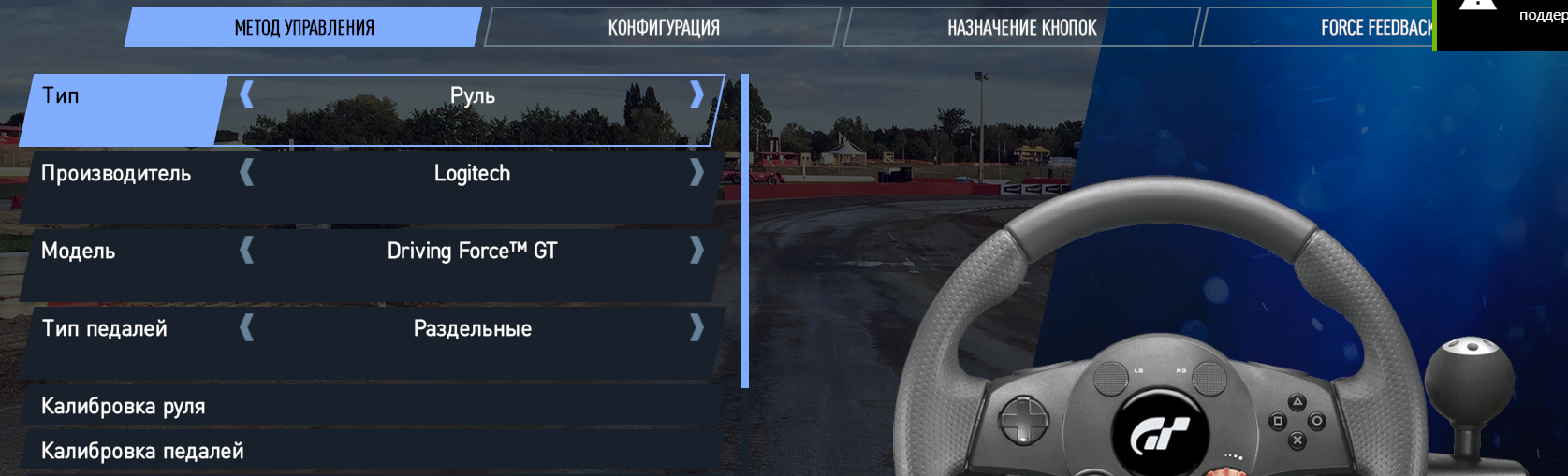Open Калибровка руля
The height and width of the screenshot is (476, 1568).
pos(123,406)
